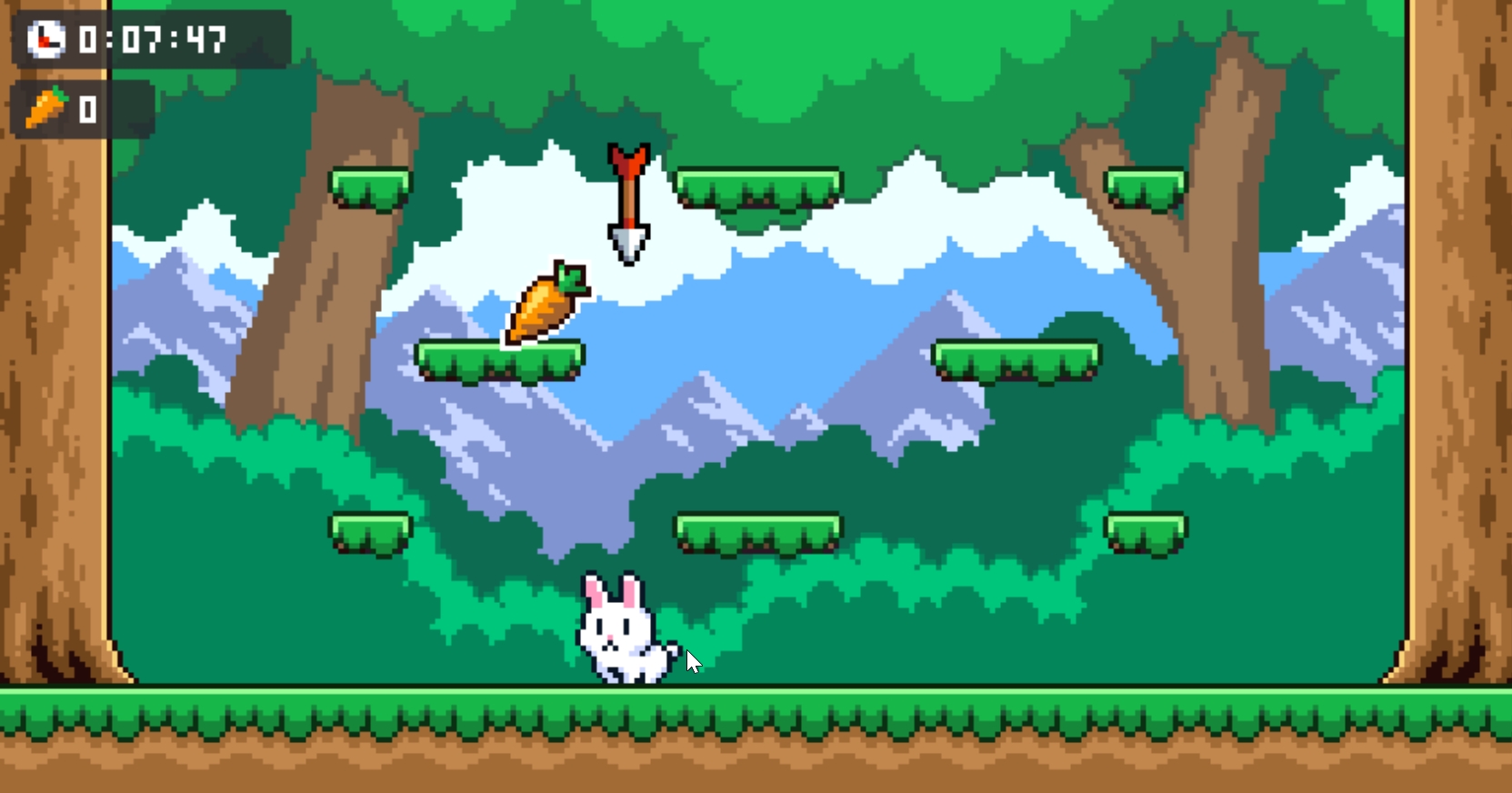Viewport: 1512px width, 793px height.
Task: Click the arrow's white pointed tip
Action: [x=626, y=242]
